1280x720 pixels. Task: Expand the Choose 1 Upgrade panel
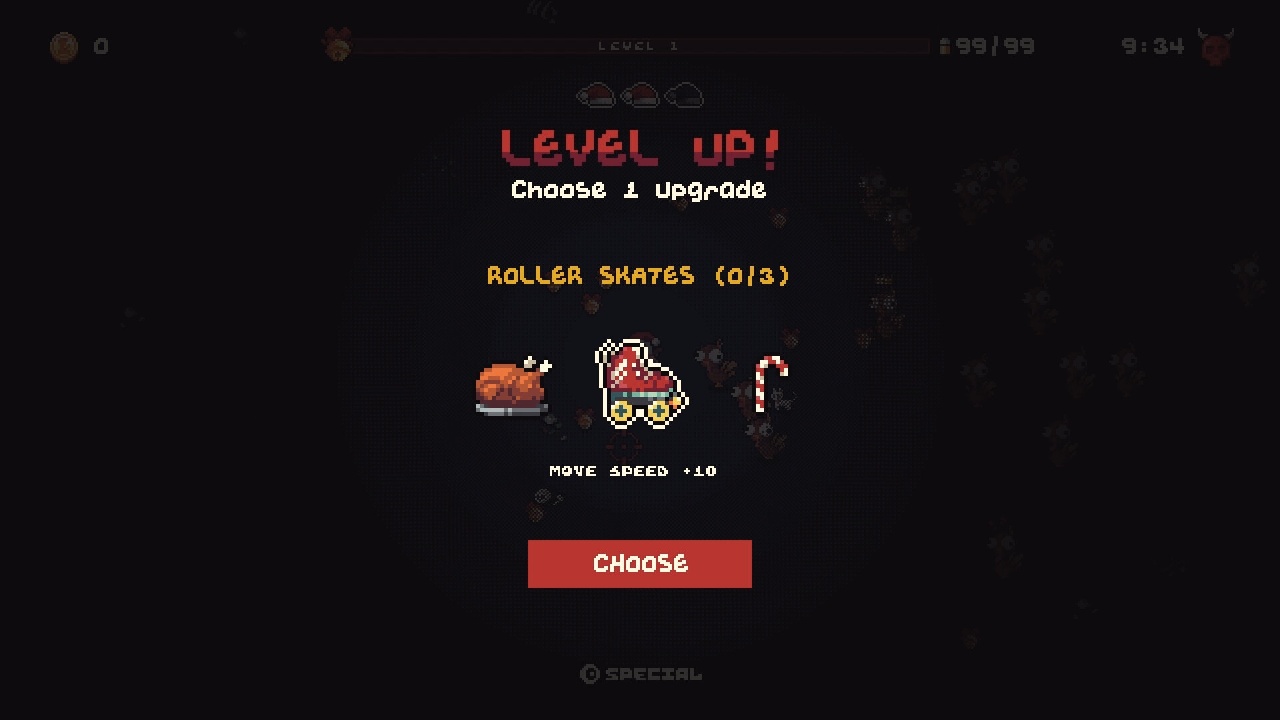click(639, 190)
